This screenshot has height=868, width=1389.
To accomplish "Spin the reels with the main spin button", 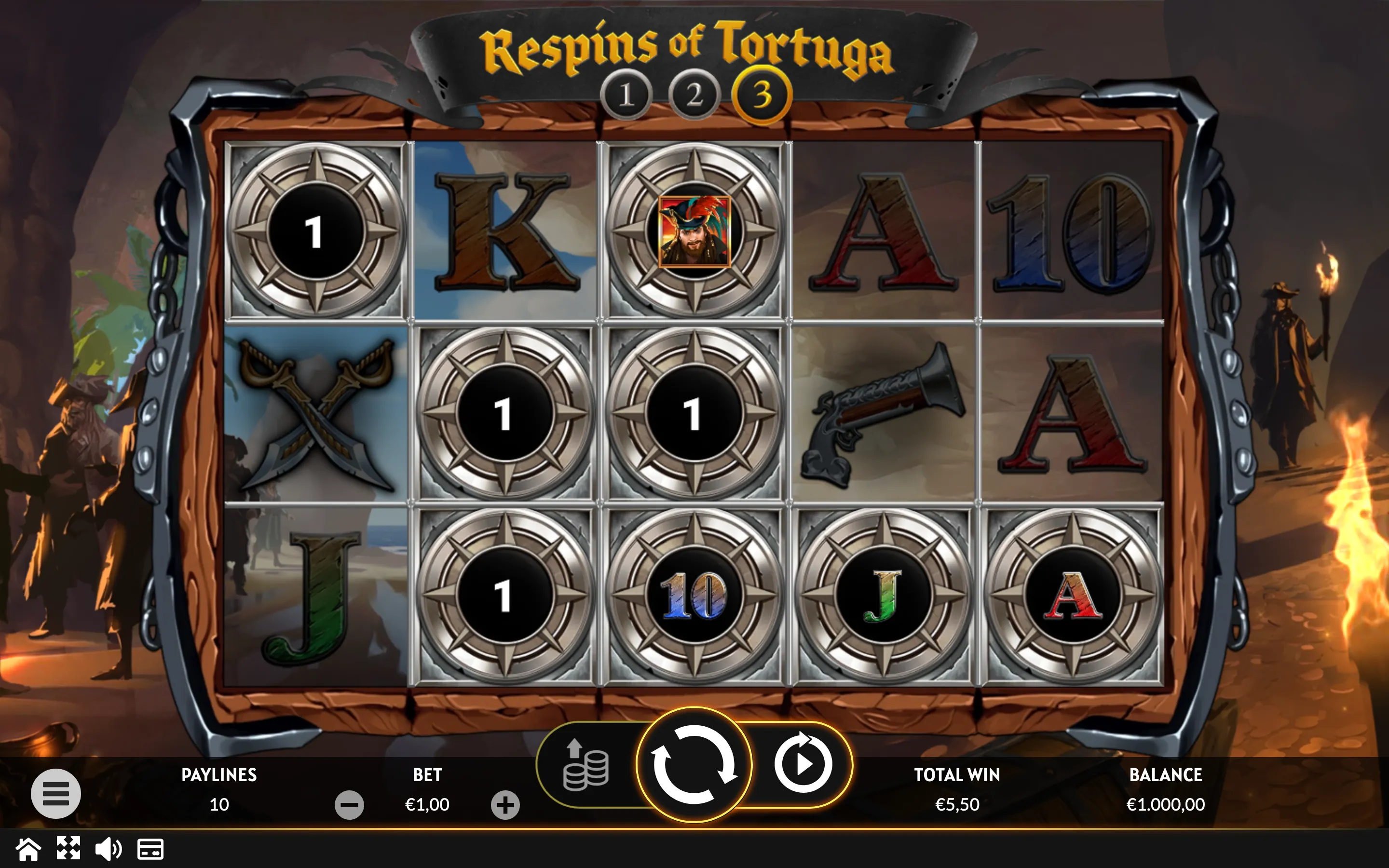I will click(x=694, y=764).
